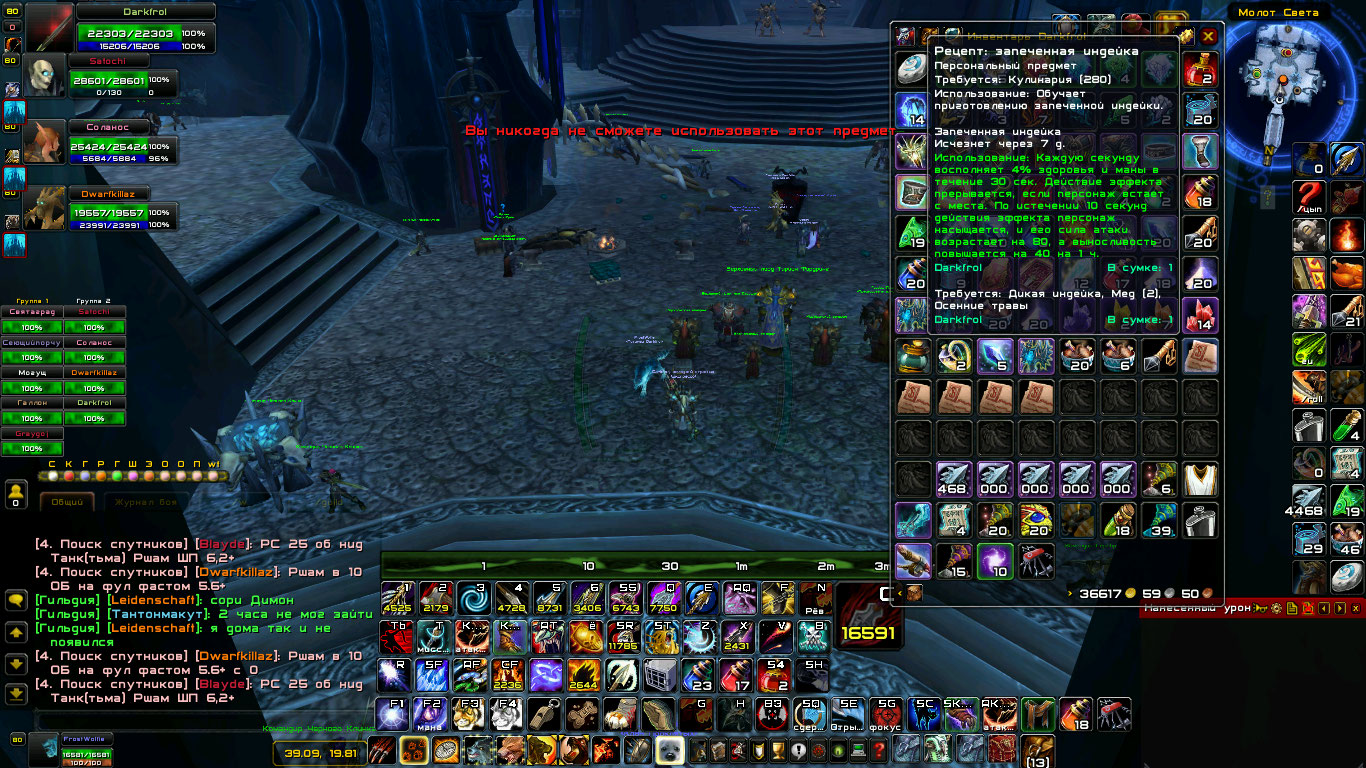
Task: Select the Общий chat tab
Action: pyautogui.click(x=67, y=502)
